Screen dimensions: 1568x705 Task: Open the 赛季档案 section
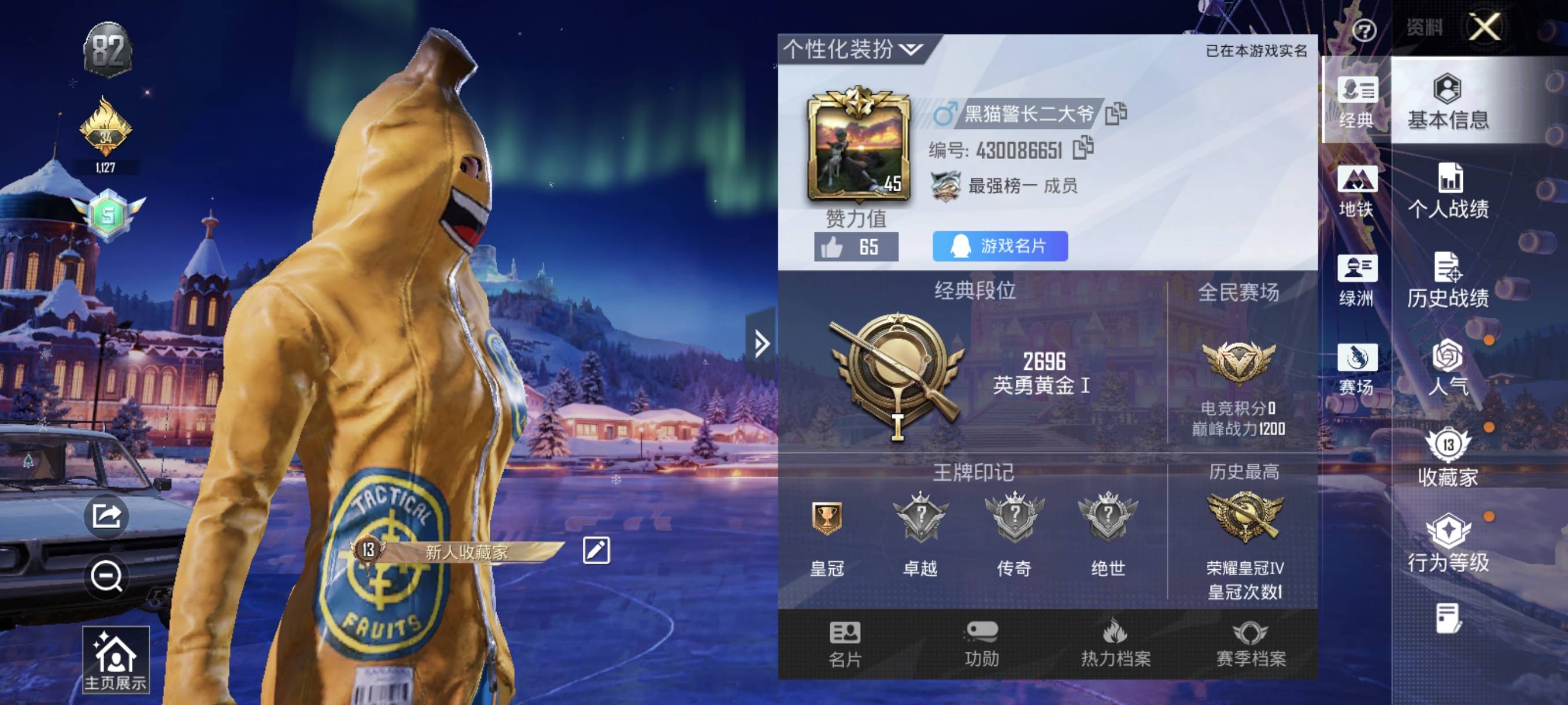click(x=1250, y=644)
